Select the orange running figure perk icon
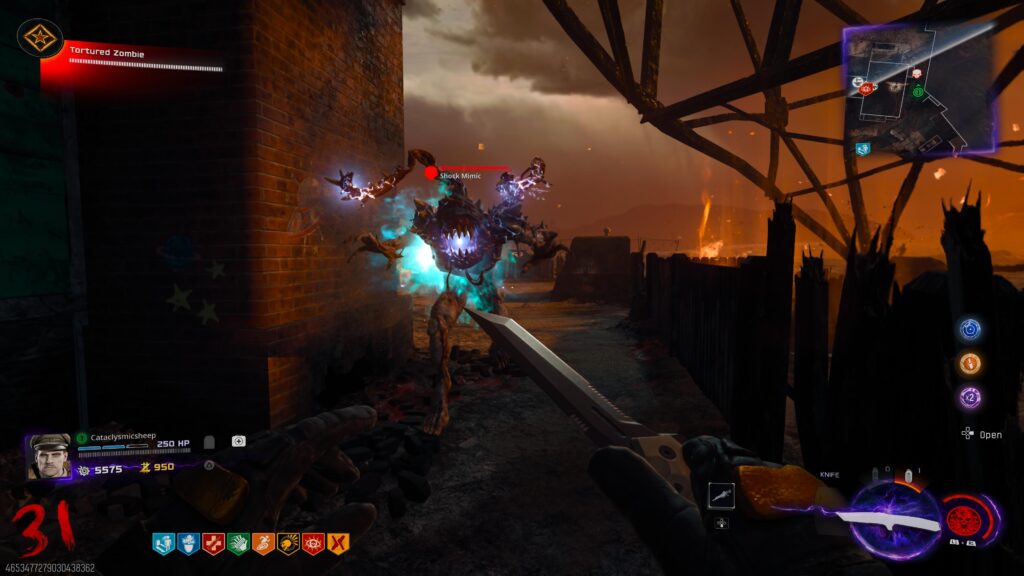The height and width of the screenshot is (576, 1024). (x=263, y=543)
